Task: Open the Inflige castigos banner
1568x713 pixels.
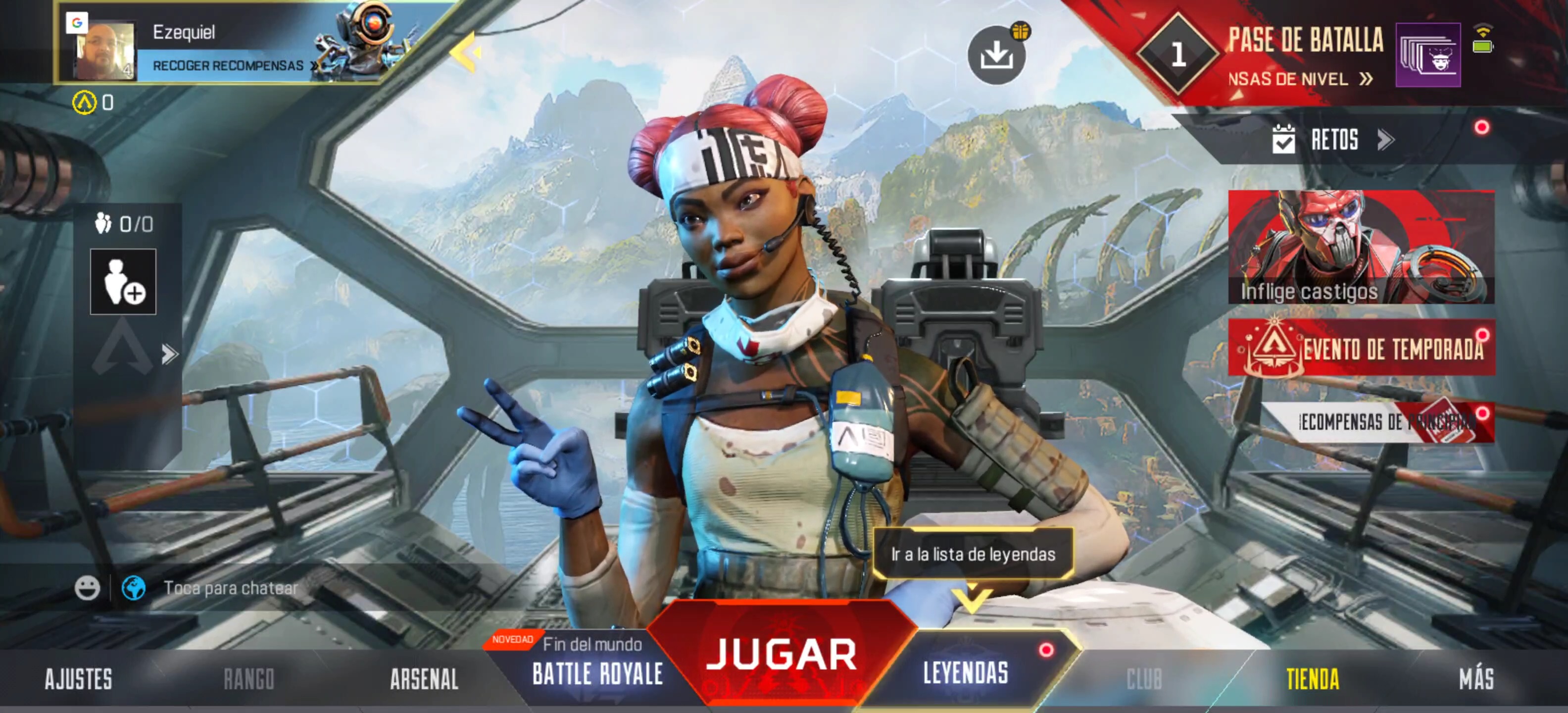Action: pos(1361,247)
